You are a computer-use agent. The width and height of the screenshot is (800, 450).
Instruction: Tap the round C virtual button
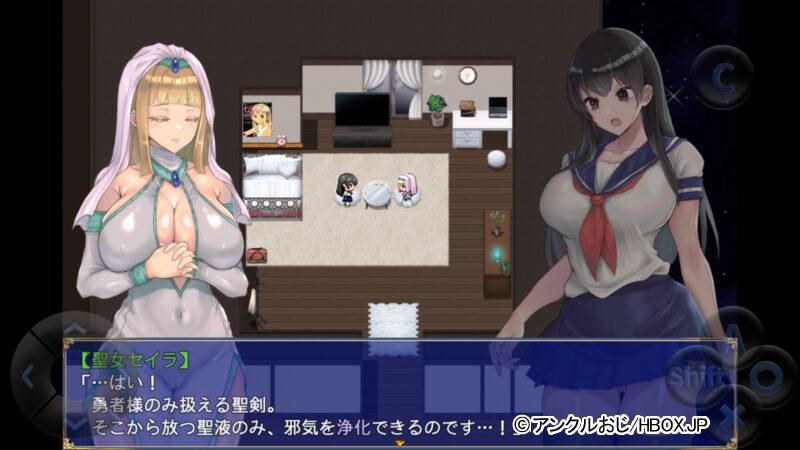point(723,76)
